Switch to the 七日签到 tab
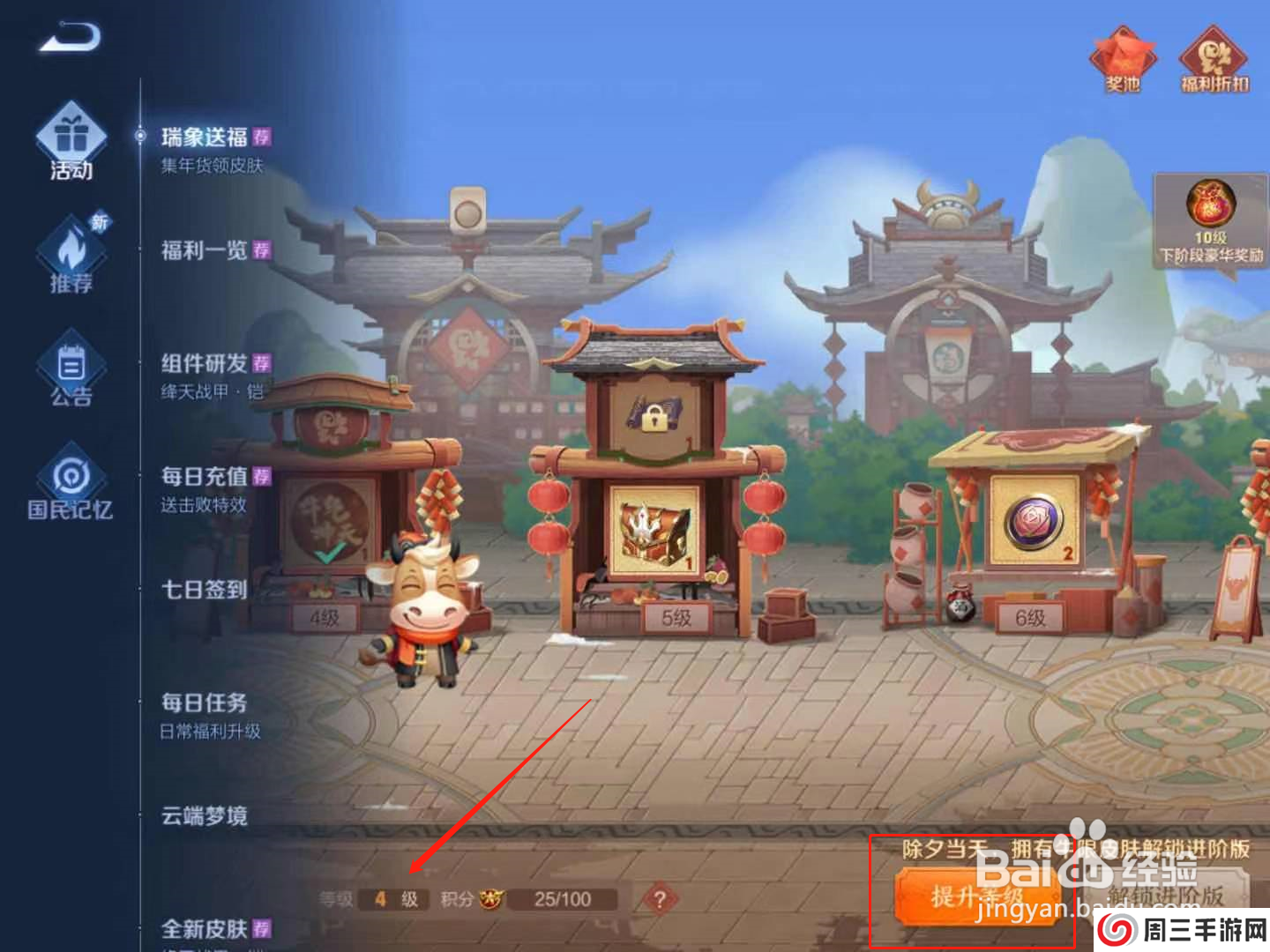Viewport: 1270px width, 952px height. tap(201, 589)
